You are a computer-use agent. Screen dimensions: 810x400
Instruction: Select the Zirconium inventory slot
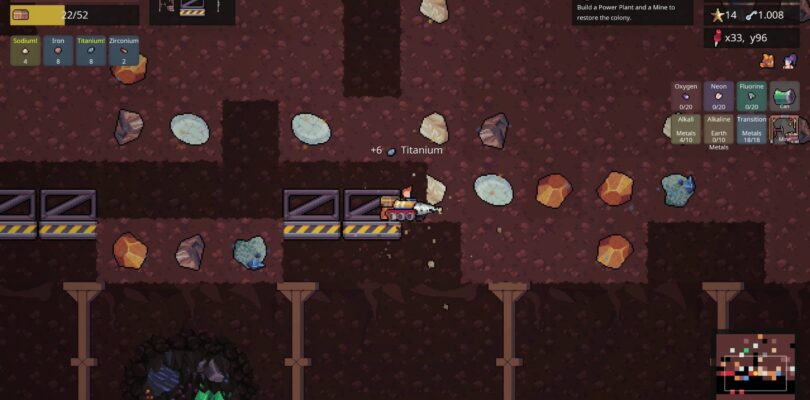tap(124, 51)
